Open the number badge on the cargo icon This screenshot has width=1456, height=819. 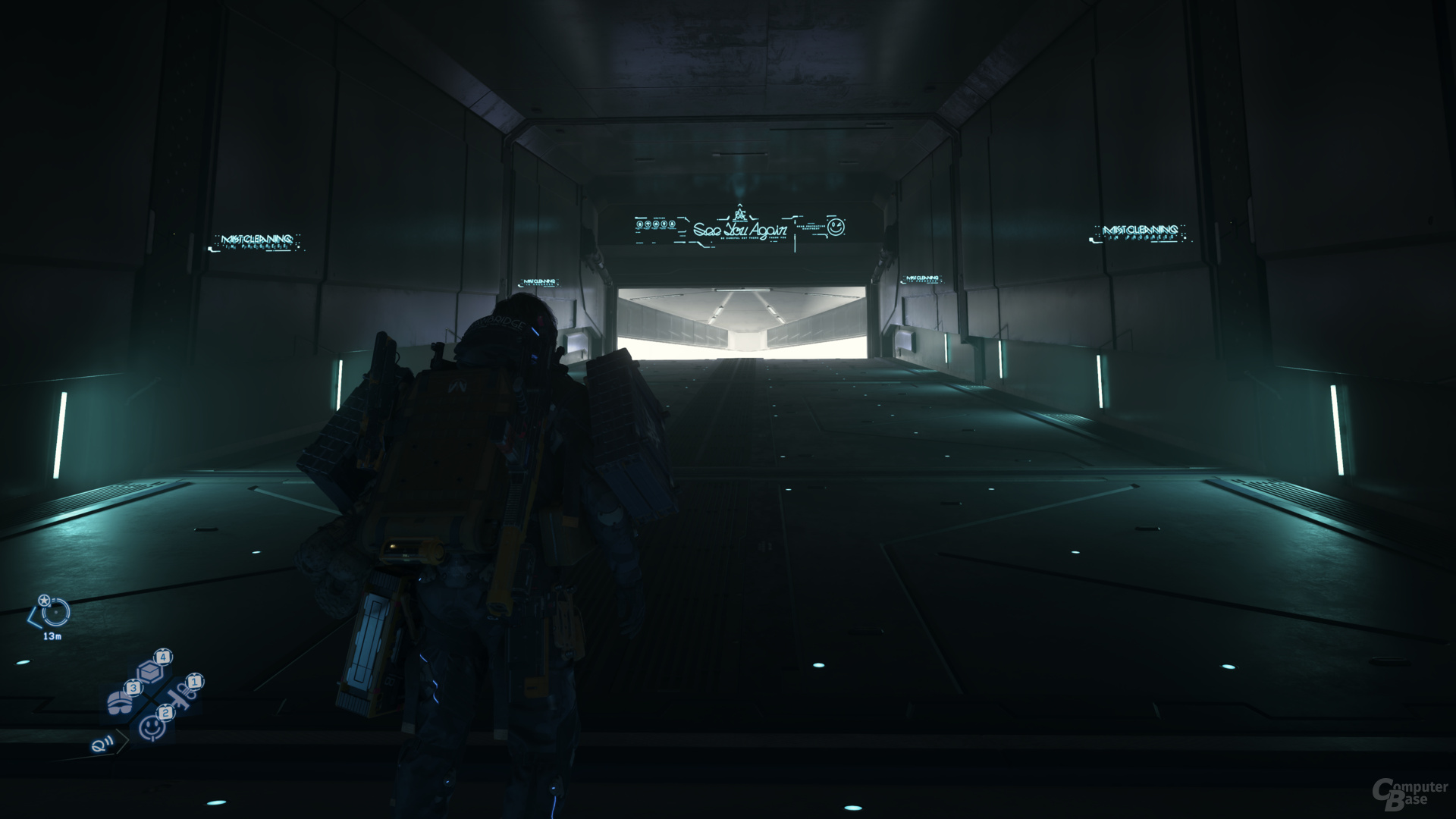[x=163, y=656]
